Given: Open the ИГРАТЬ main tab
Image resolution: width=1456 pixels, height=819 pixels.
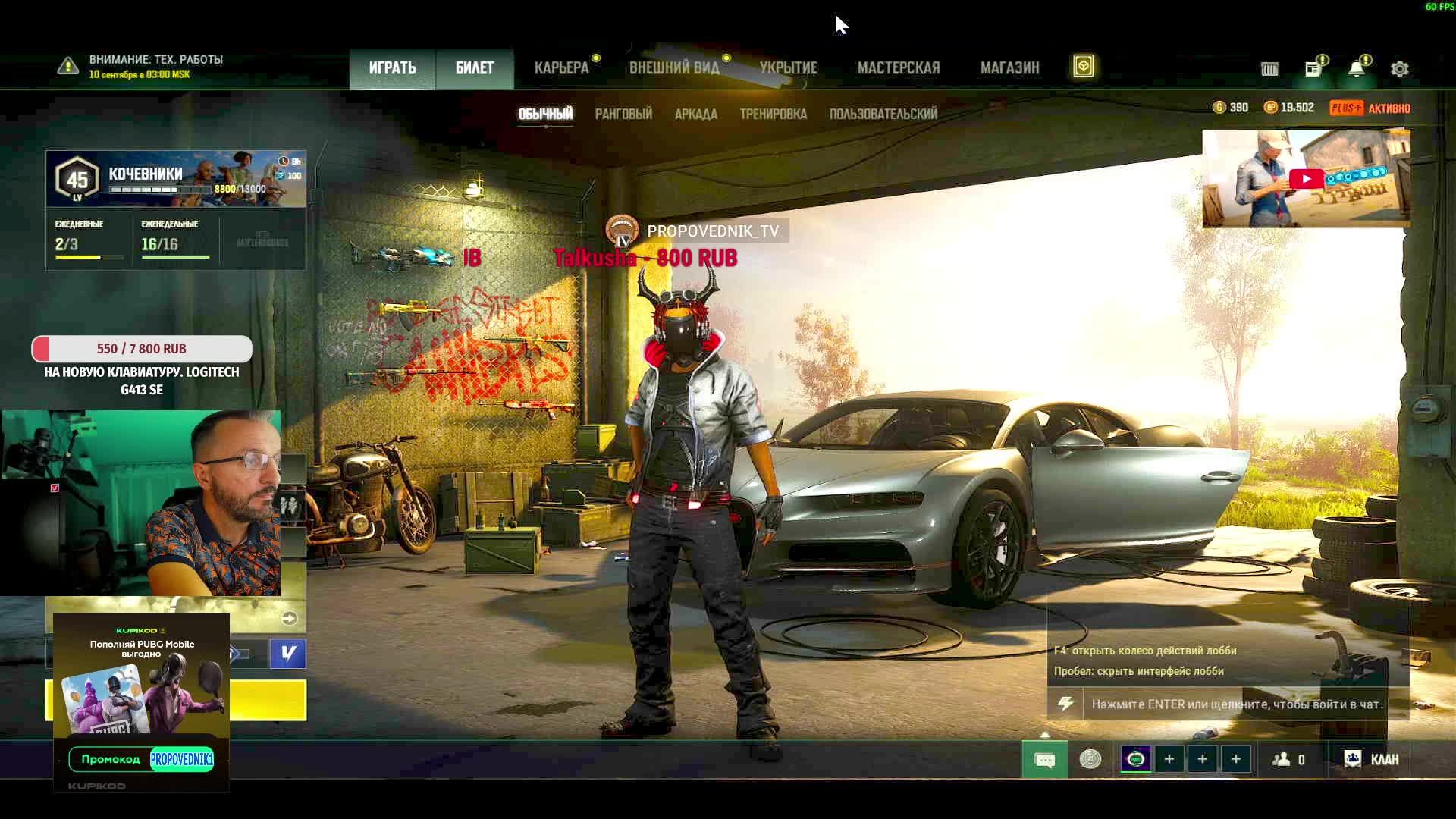Looking at the screenshot, I should click(x=392, y=68).
